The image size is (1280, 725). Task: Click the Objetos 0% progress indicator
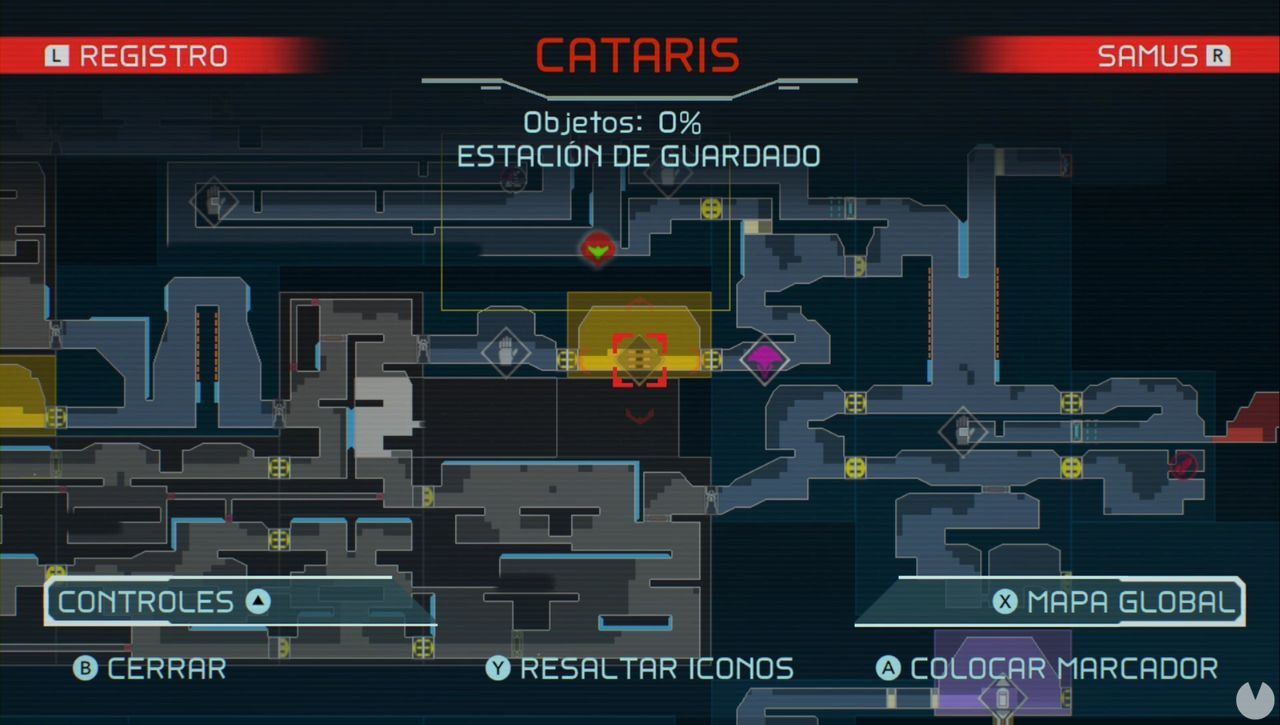pyautogui.click(x=612, y=123)
